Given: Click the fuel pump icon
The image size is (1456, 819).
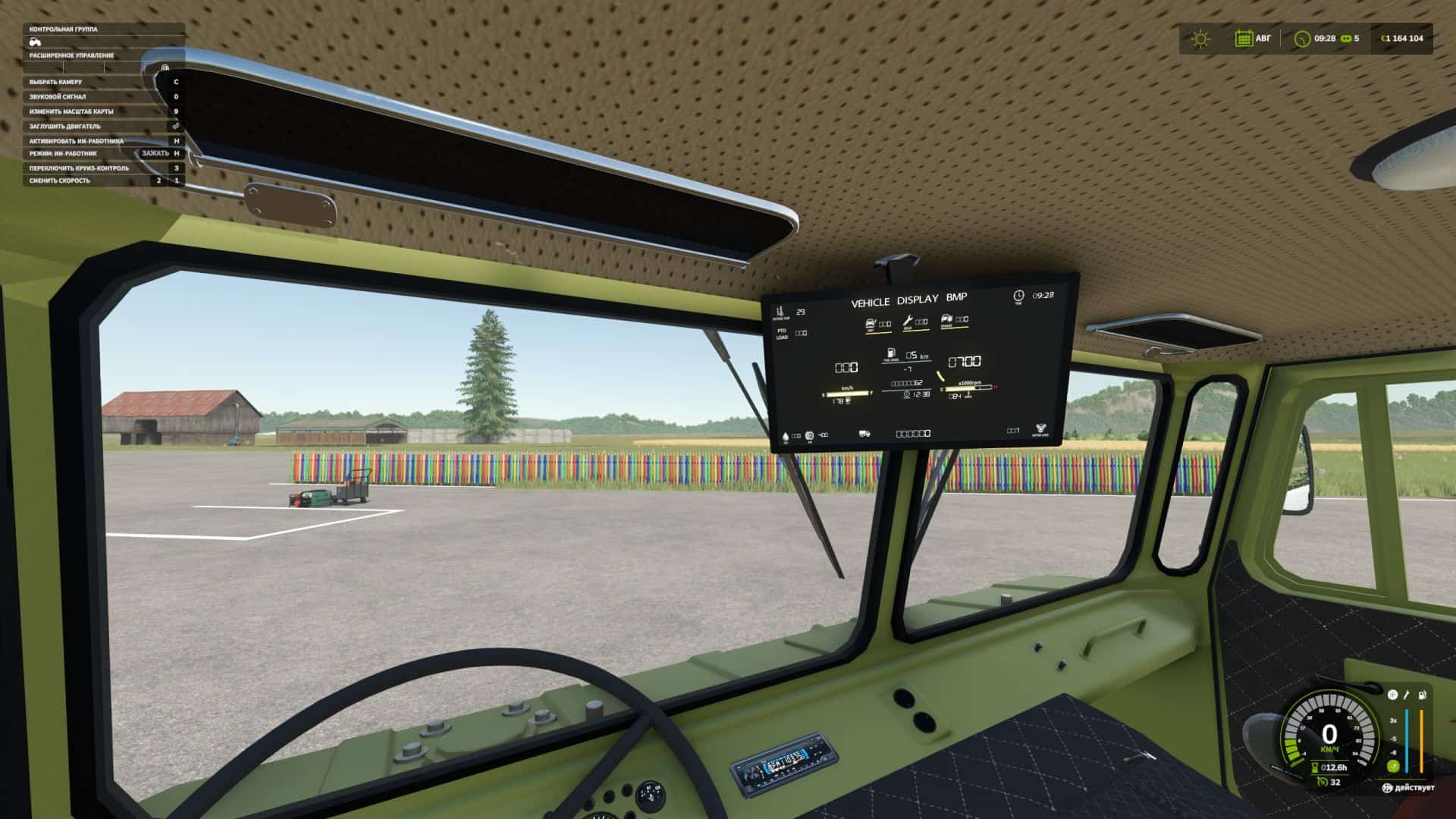Looking at the screenshot, I should (x=1423, y=695).
